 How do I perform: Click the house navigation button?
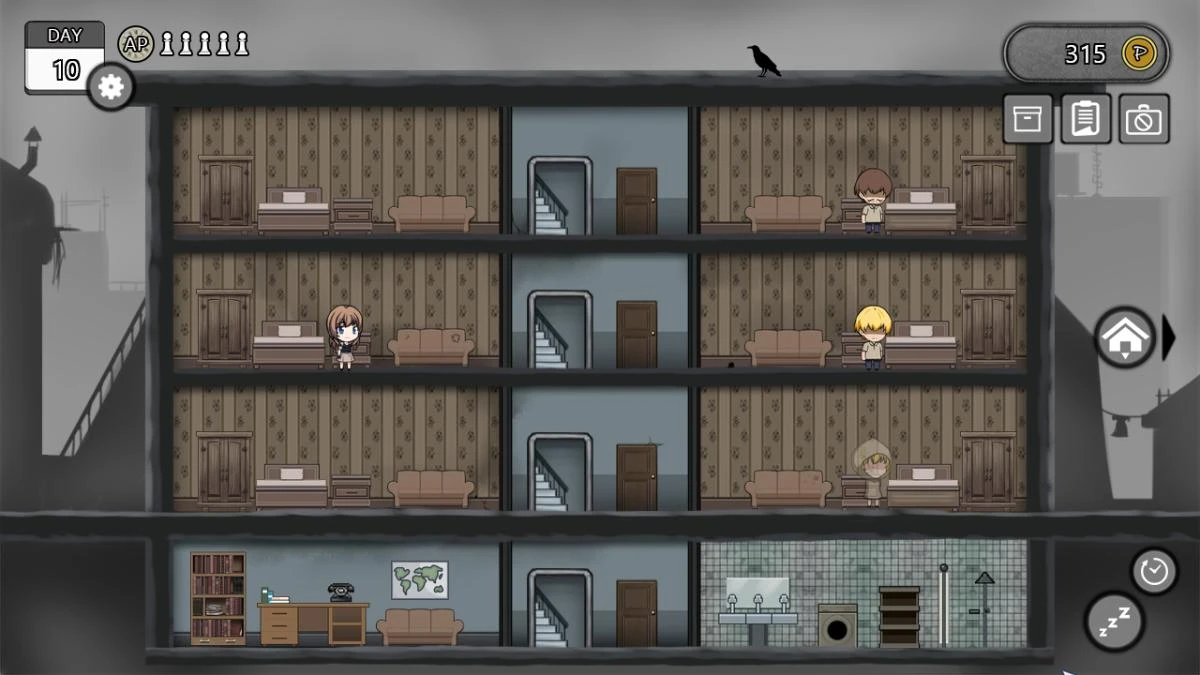(1125, 338)
